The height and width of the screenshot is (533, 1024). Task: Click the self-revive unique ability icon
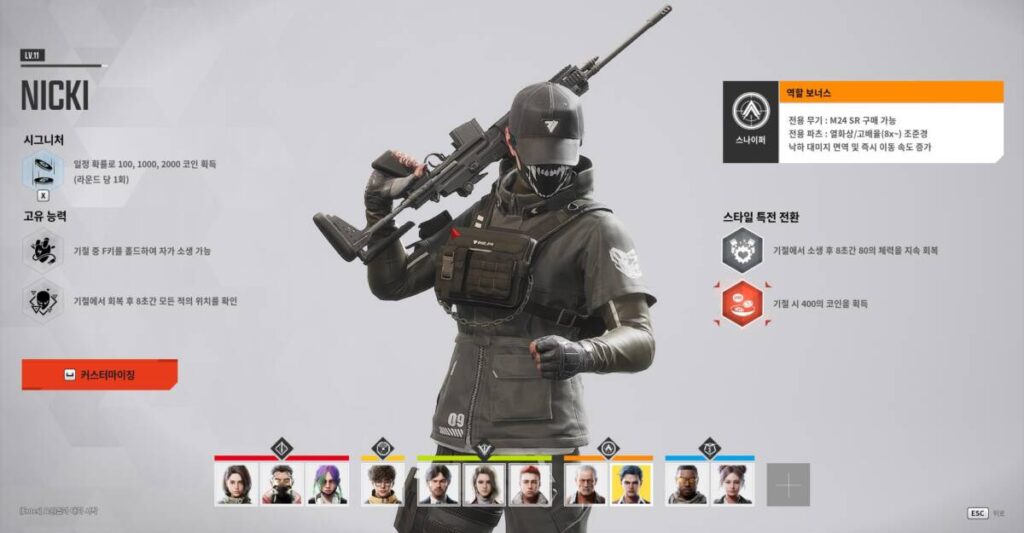pos(43,250)
